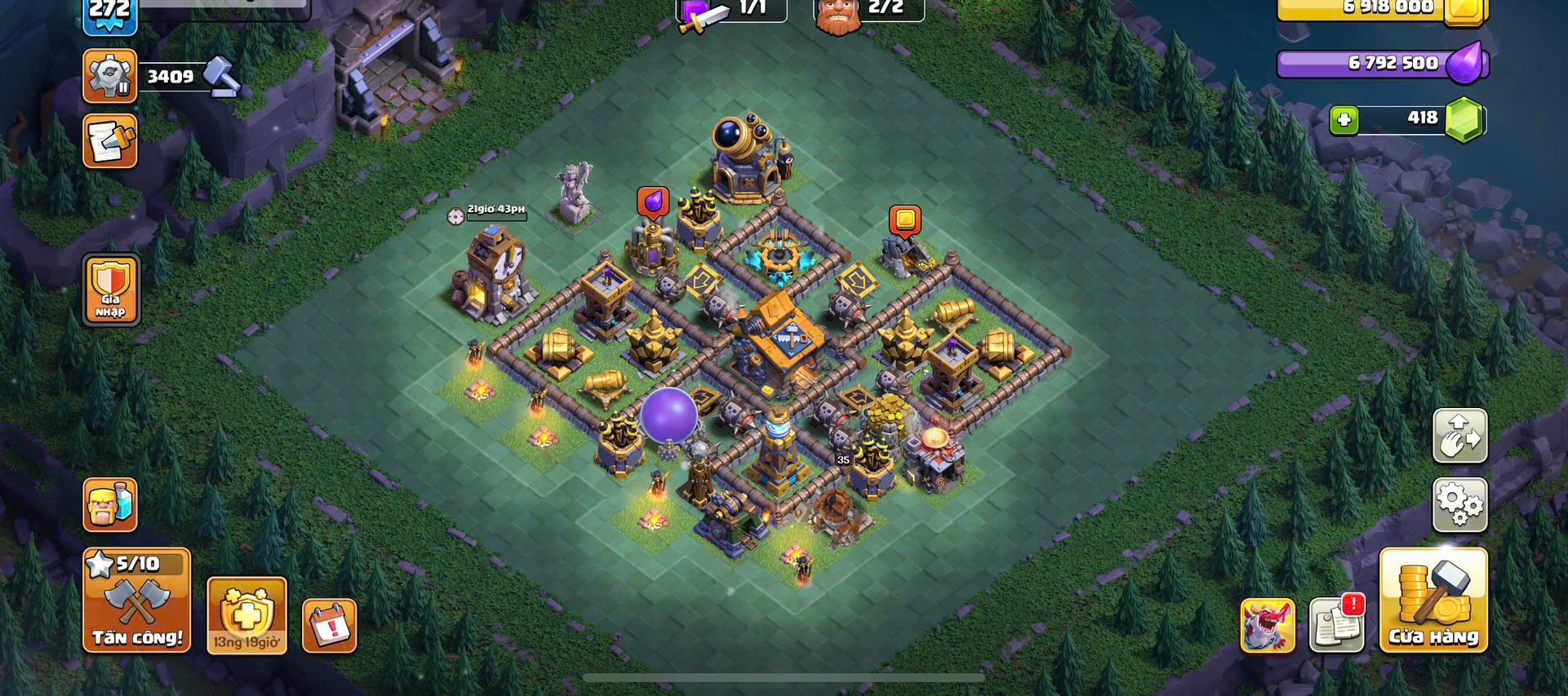Open the gold pass reward button
Viewport: 1568px width, 696px height.
247,615
